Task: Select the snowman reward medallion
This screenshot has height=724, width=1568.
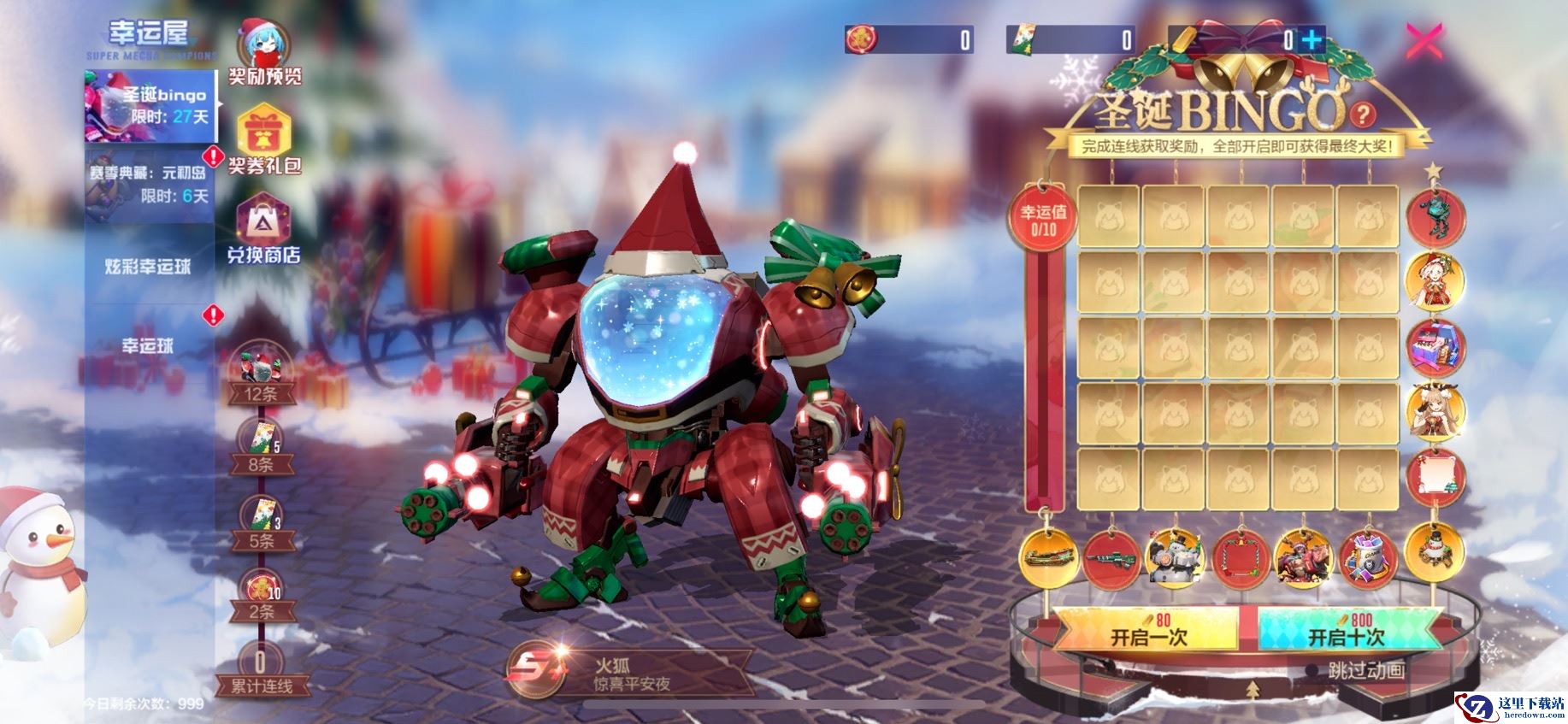Action: pyautogui.click(x=1435, y=548)
